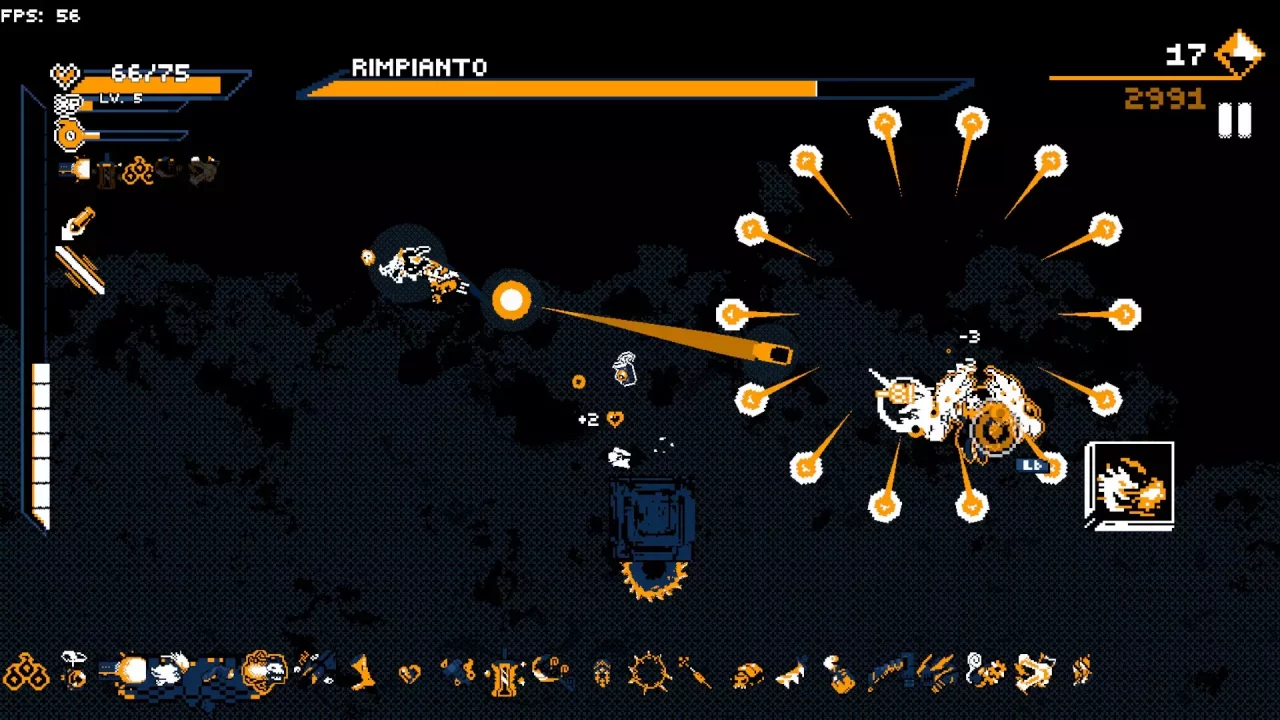Viewport: 1280px width, 720px height.
Task: Select the blue rifle item icon
Action: coord(886,672)
